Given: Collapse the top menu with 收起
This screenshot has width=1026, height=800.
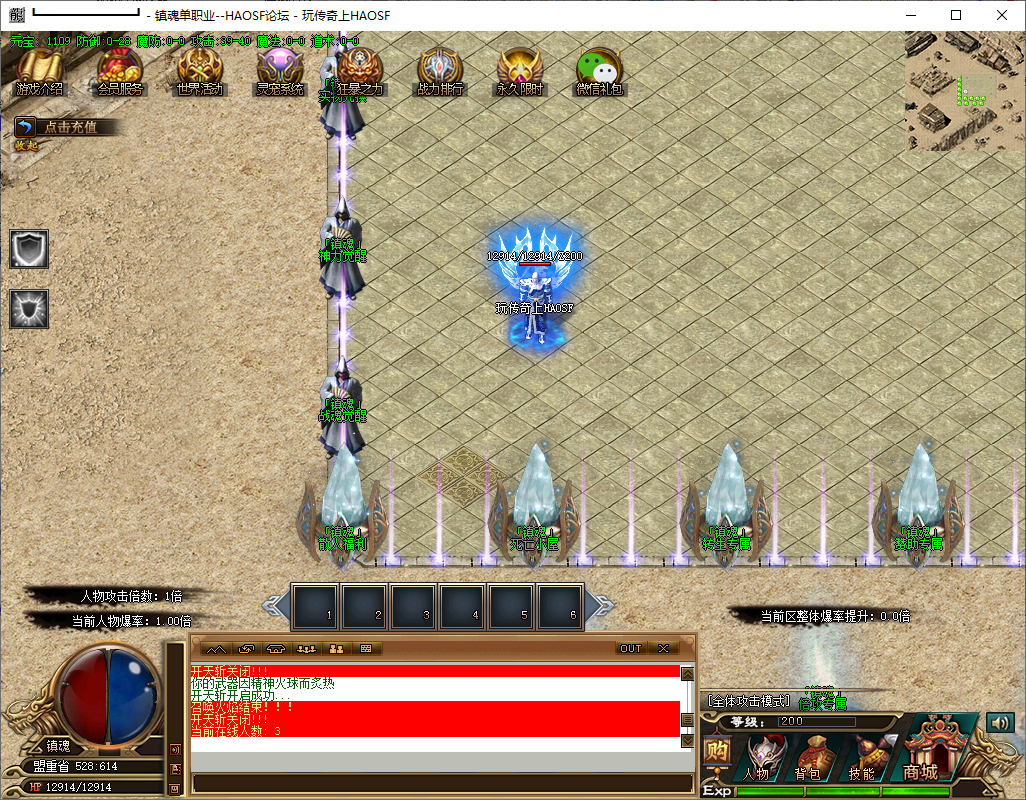Looking at the screenshot, I should click(x=26, y=146).
